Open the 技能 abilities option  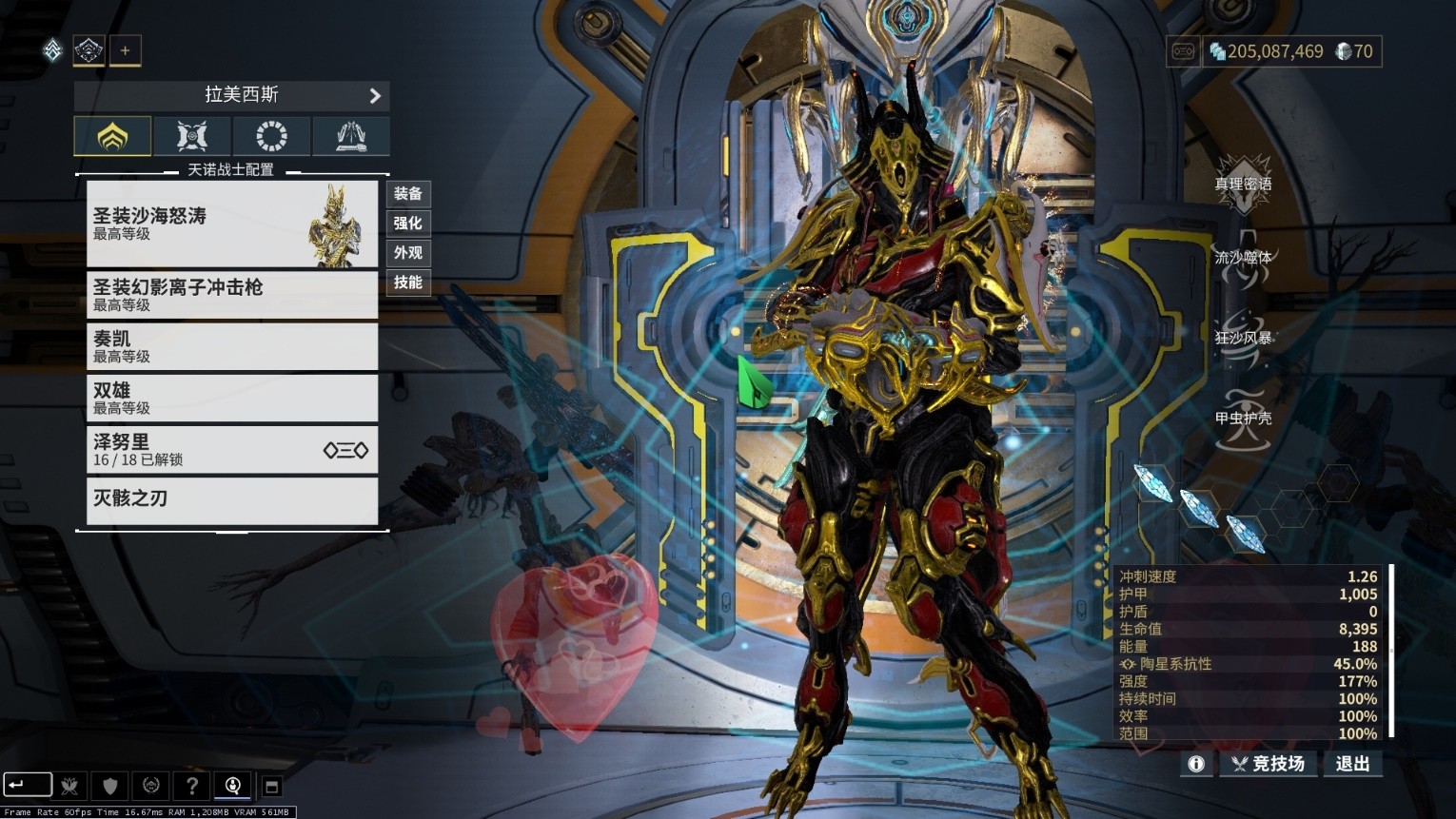(408, 283)
